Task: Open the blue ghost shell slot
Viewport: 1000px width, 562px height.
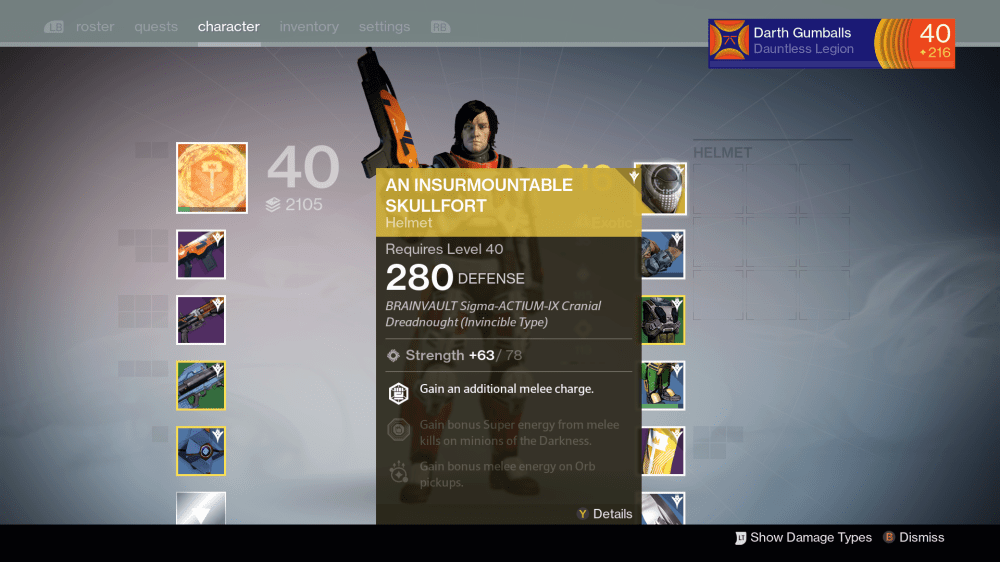Action: (x=201, y=451)
